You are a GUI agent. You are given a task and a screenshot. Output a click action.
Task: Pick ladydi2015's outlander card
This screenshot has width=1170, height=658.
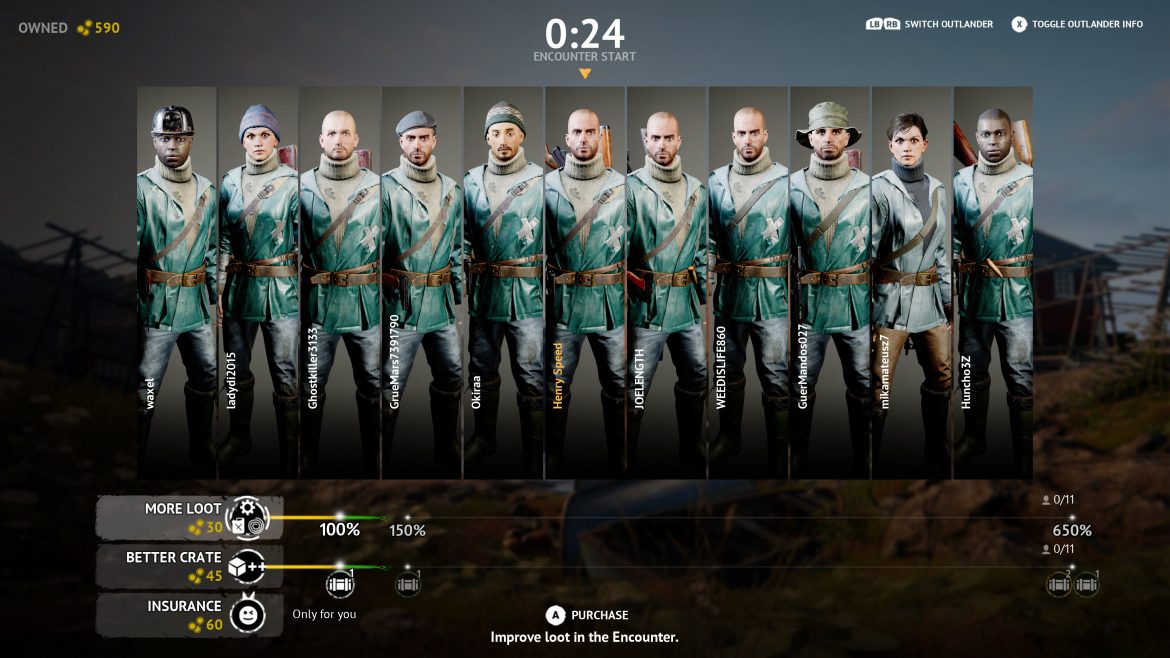point(258,282)
